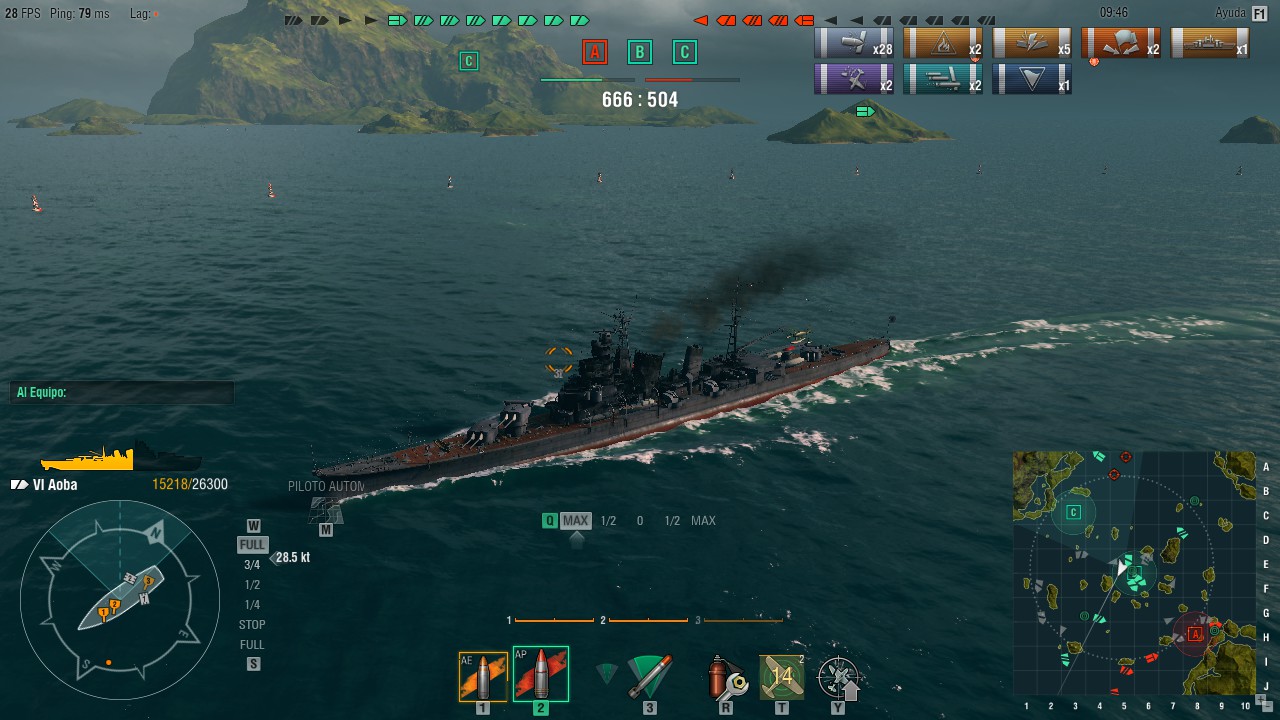The width and height of the screenshot is (1280, 720).
Task: Activate the Damage Control Party consumable
Action: click(x=725, y=677)
